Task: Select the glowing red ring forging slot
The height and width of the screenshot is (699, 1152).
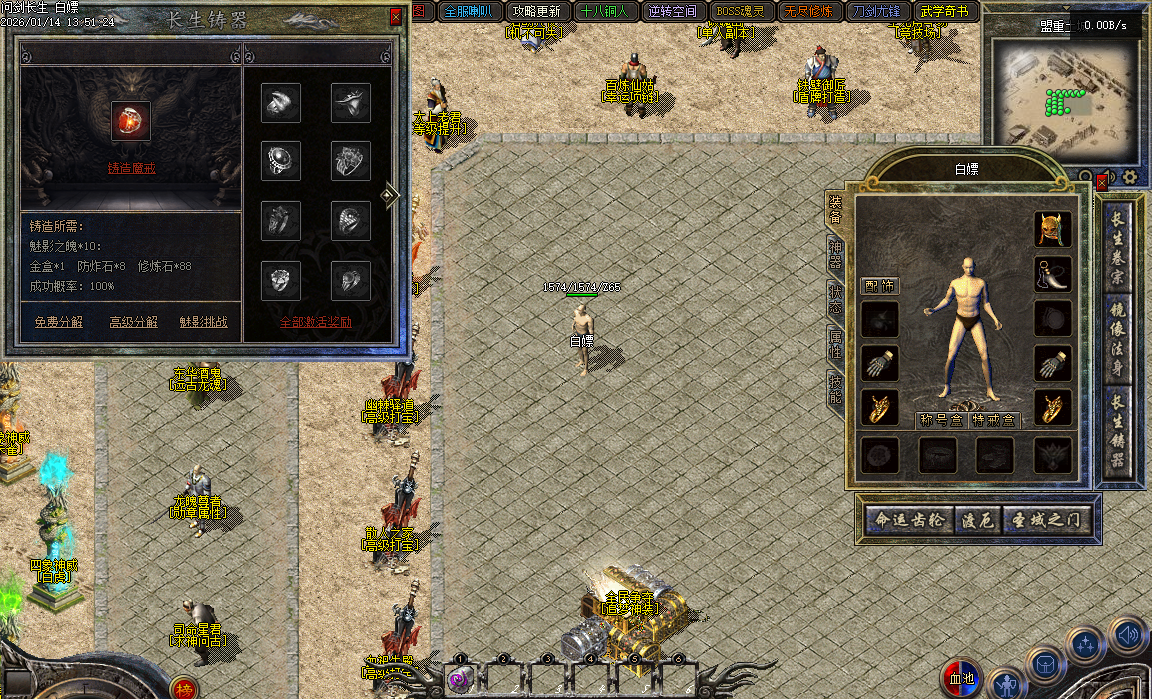Action: pyautogui.click(x=131, y=119)
